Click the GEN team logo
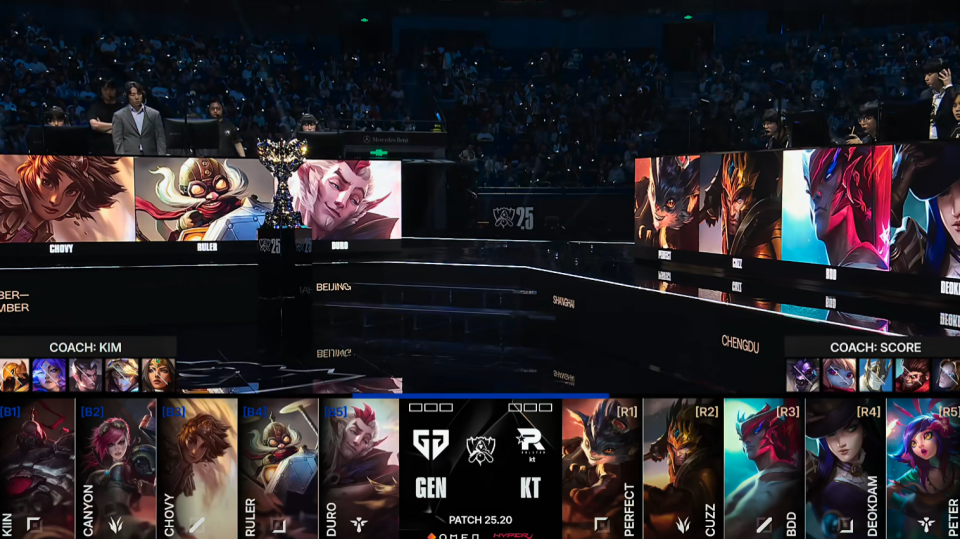Viewport: 960px width, 539px height. (431, 445)
